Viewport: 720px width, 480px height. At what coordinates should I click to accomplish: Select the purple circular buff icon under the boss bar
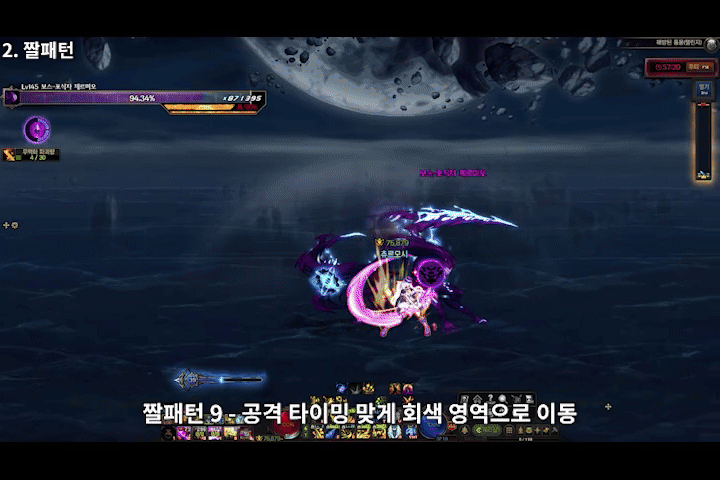point(37,129)
